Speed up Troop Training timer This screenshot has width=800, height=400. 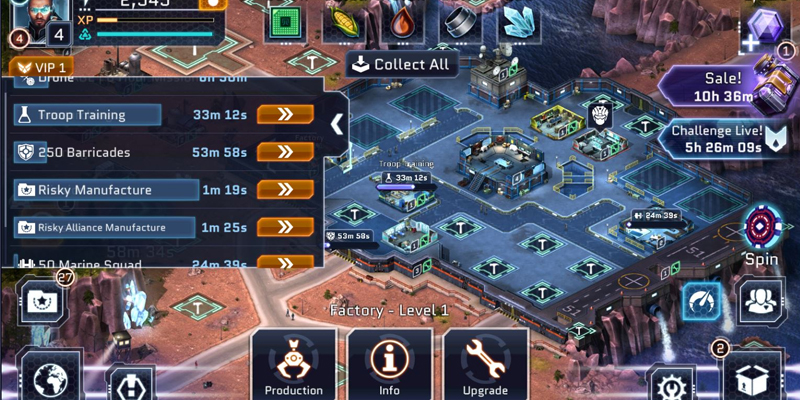(x=285, y=114)
